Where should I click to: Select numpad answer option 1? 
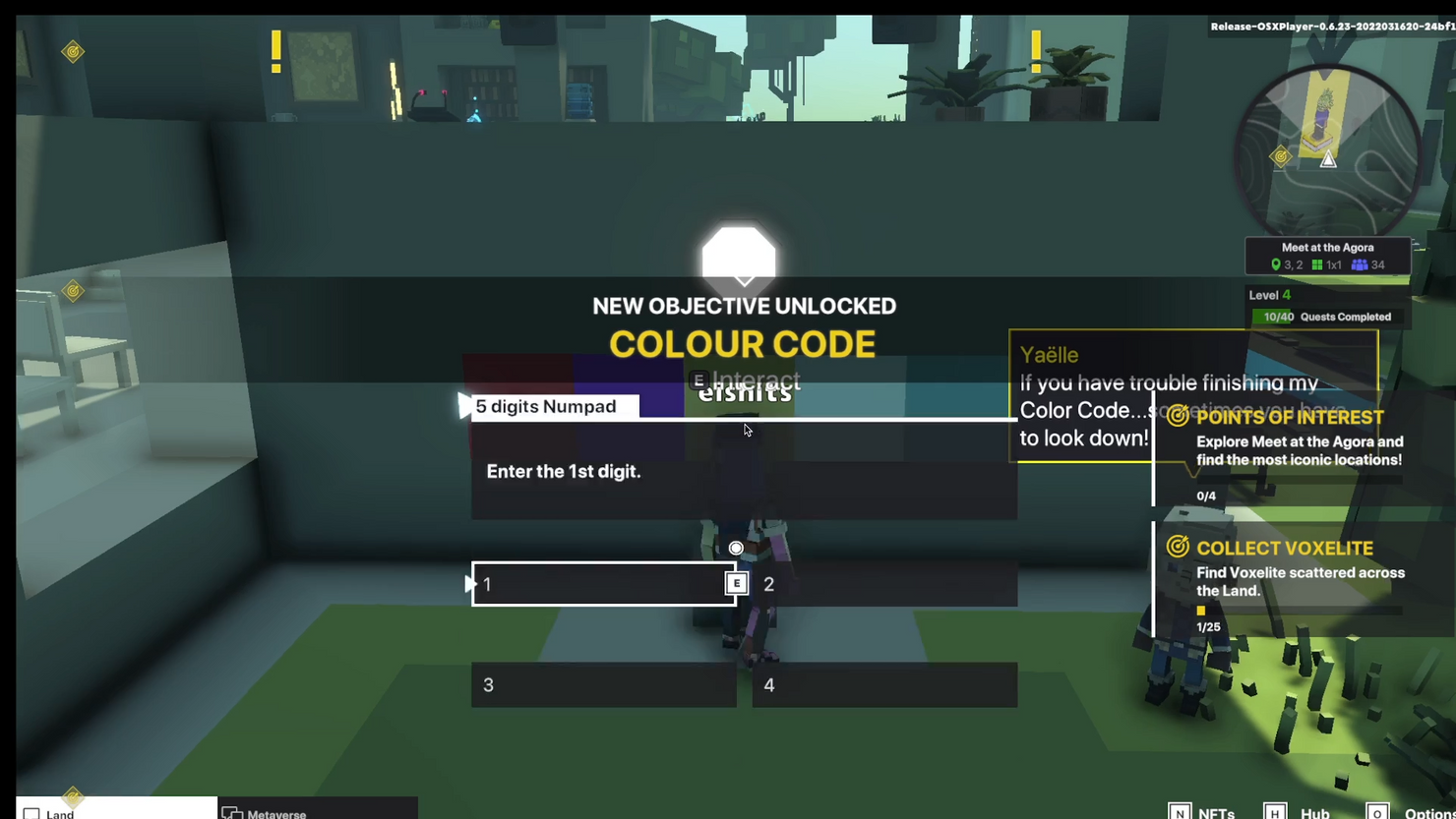tap(603, 584)
